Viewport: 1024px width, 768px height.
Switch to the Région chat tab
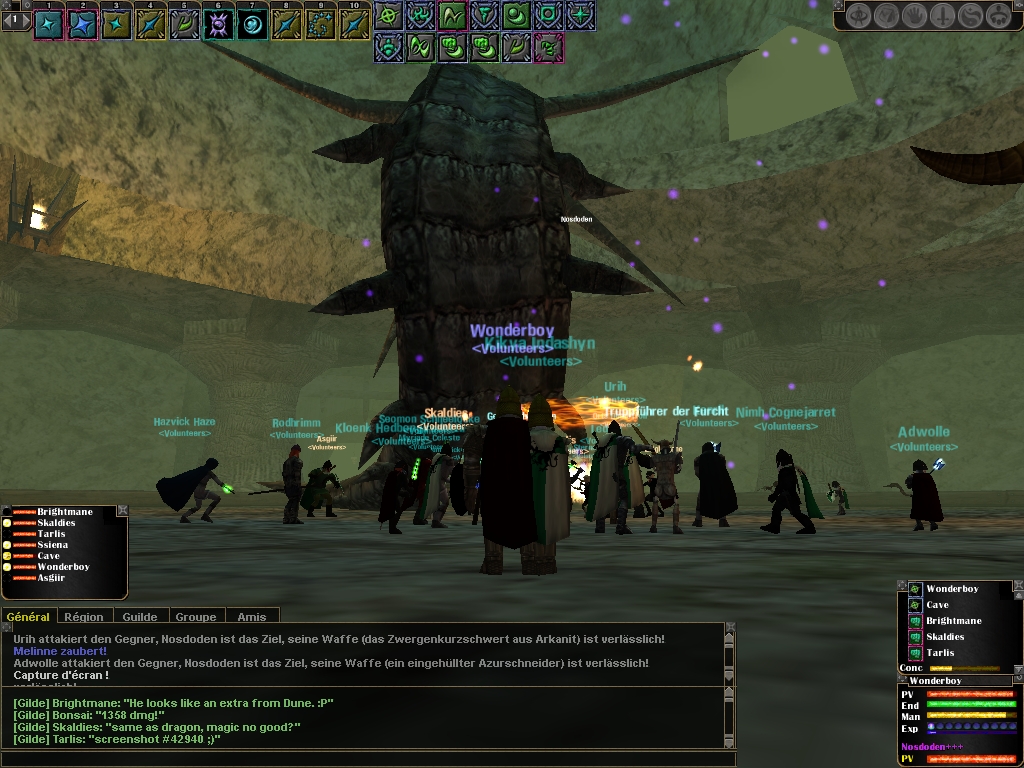pyautogui.click(x=85, y=617)
